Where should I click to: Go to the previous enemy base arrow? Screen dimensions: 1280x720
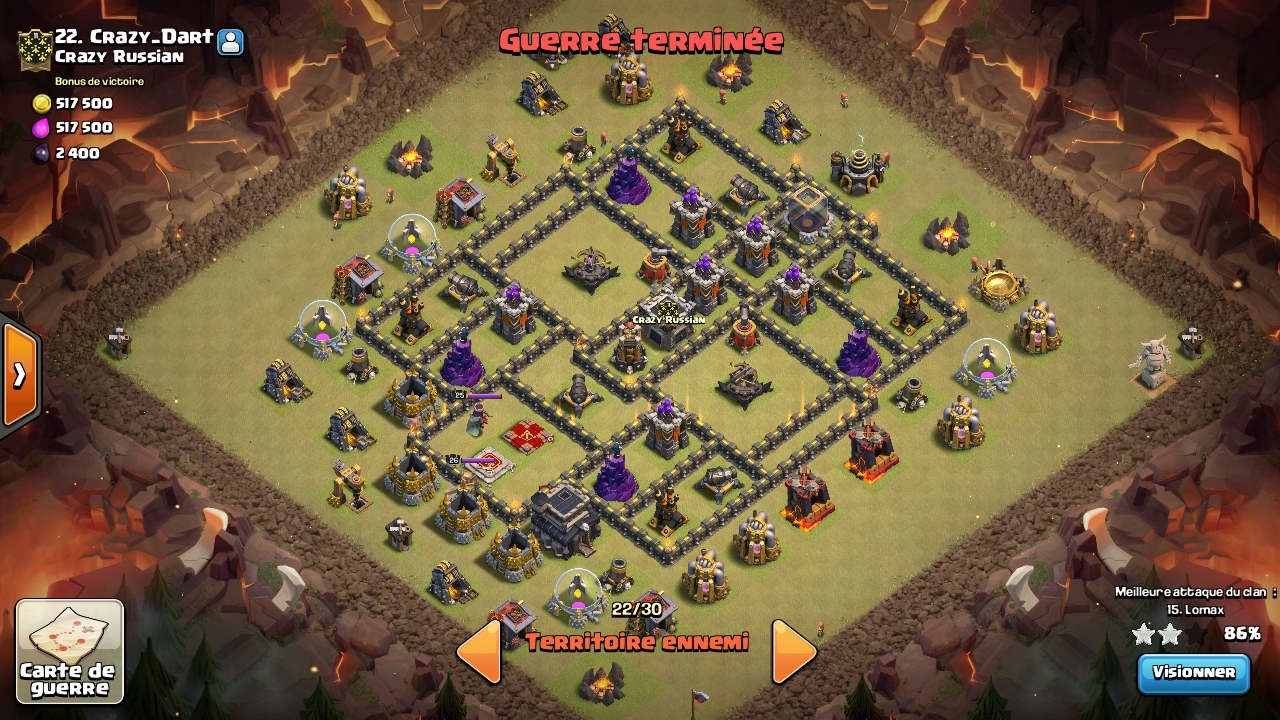[x=479, y=652]
